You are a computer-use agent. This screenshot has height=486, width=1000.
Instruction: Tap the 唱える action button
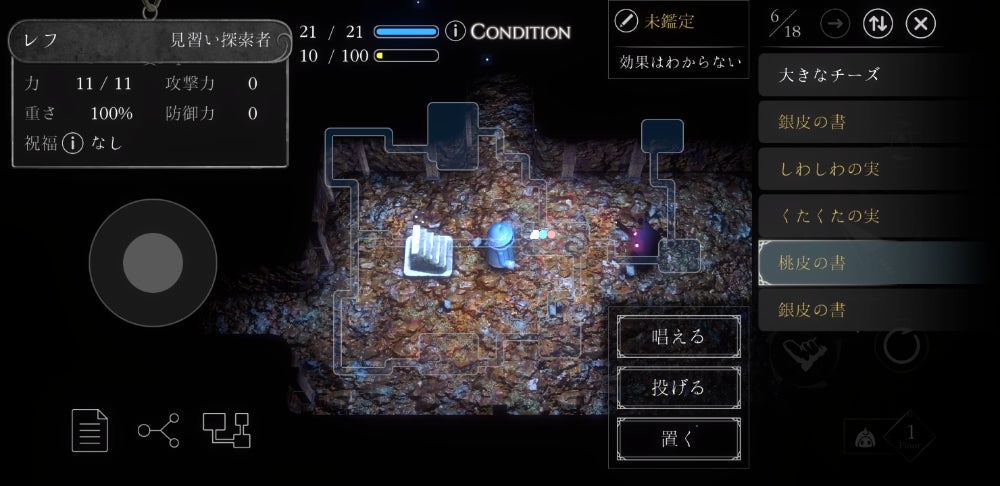679,336
